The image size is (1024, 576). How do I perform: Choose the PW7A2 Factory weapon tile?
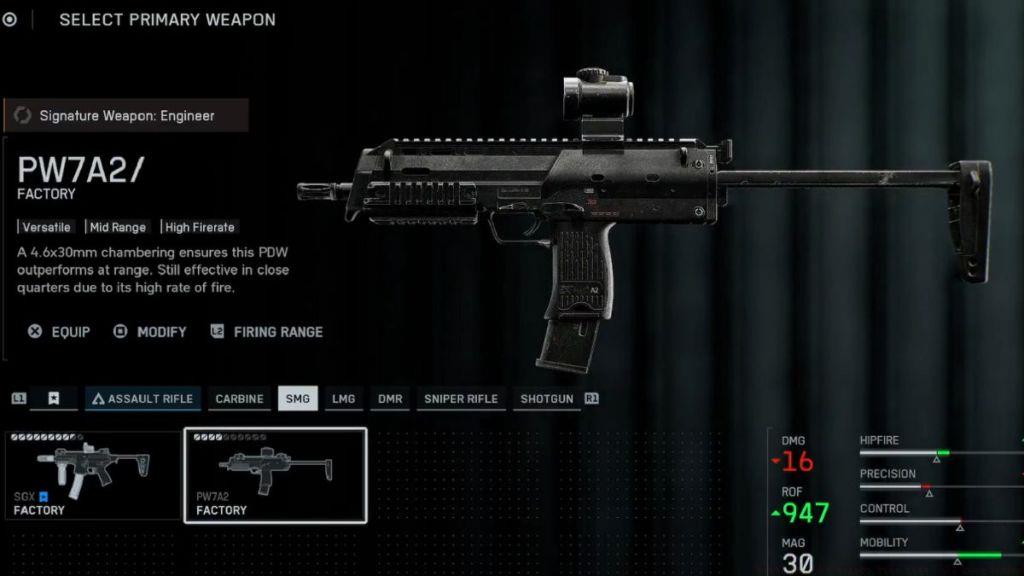pos(275,476)
